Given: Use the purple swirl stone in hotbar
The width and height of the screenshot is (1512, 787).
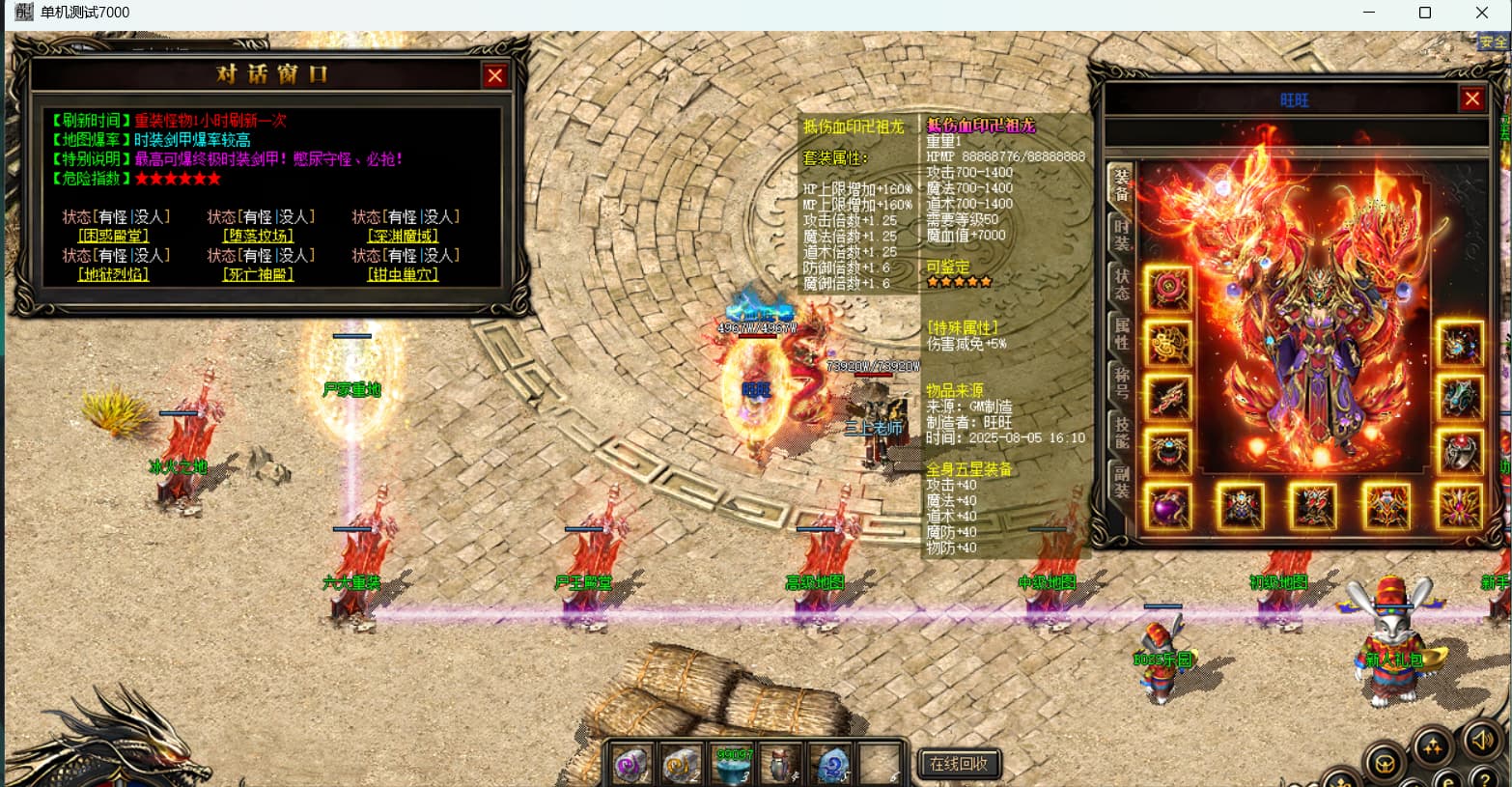Looking at the screenshot, I should [633, 765].
